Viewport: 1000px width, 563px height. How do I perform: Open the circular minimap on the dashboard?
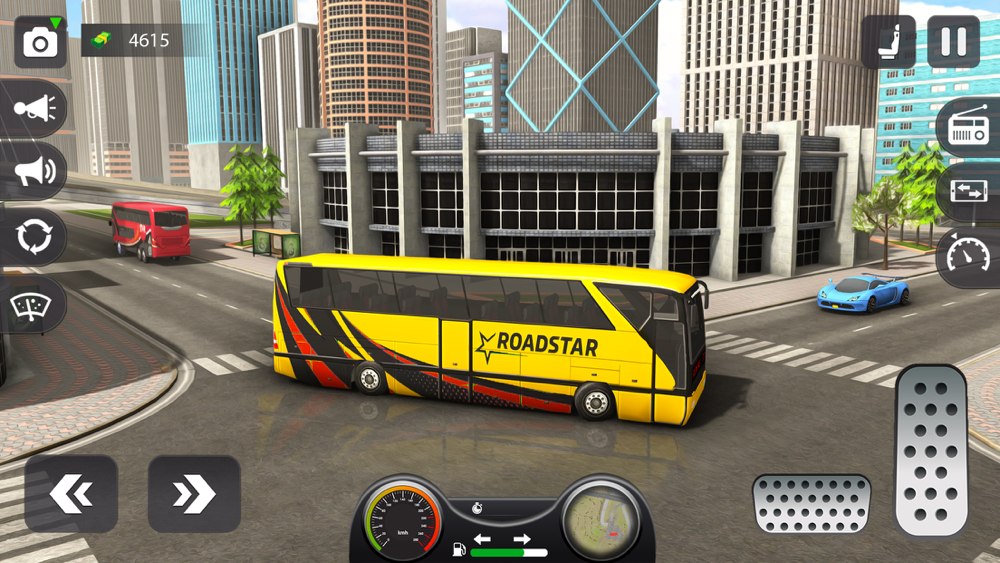click(x=600, y=518)
